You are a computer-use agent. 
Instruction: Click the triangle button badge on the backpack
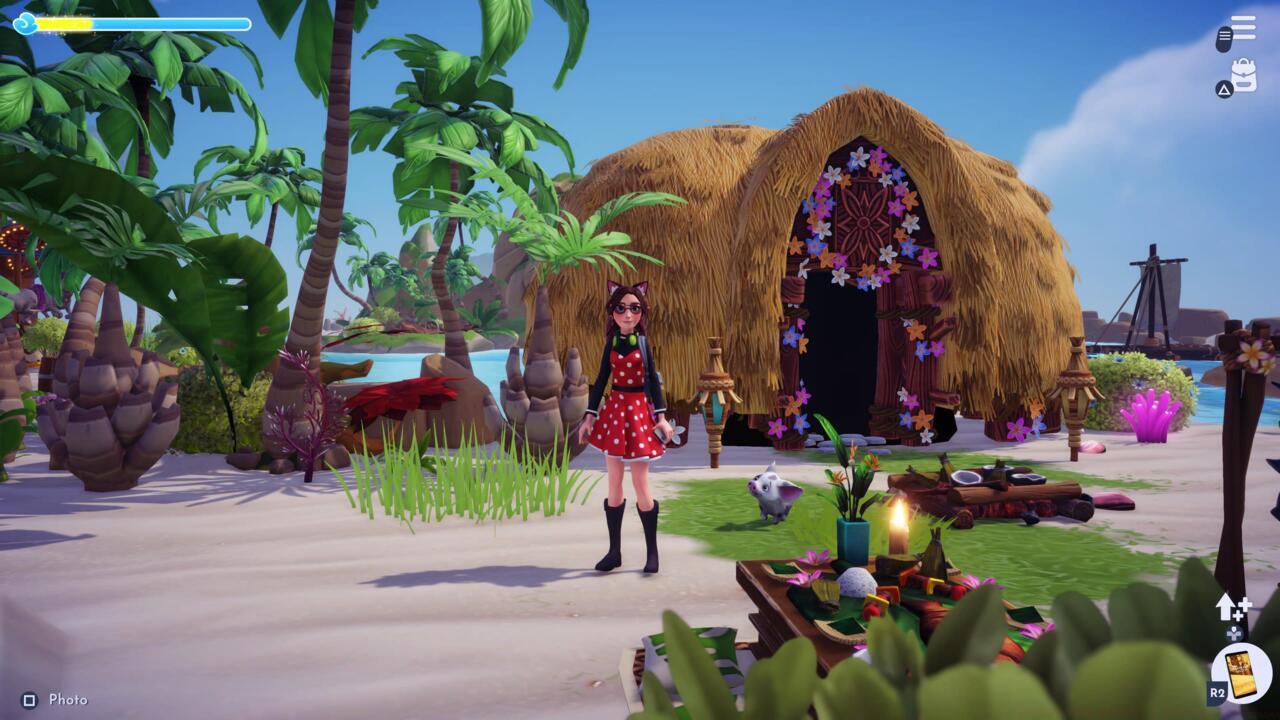click(x=1224, y=88)
